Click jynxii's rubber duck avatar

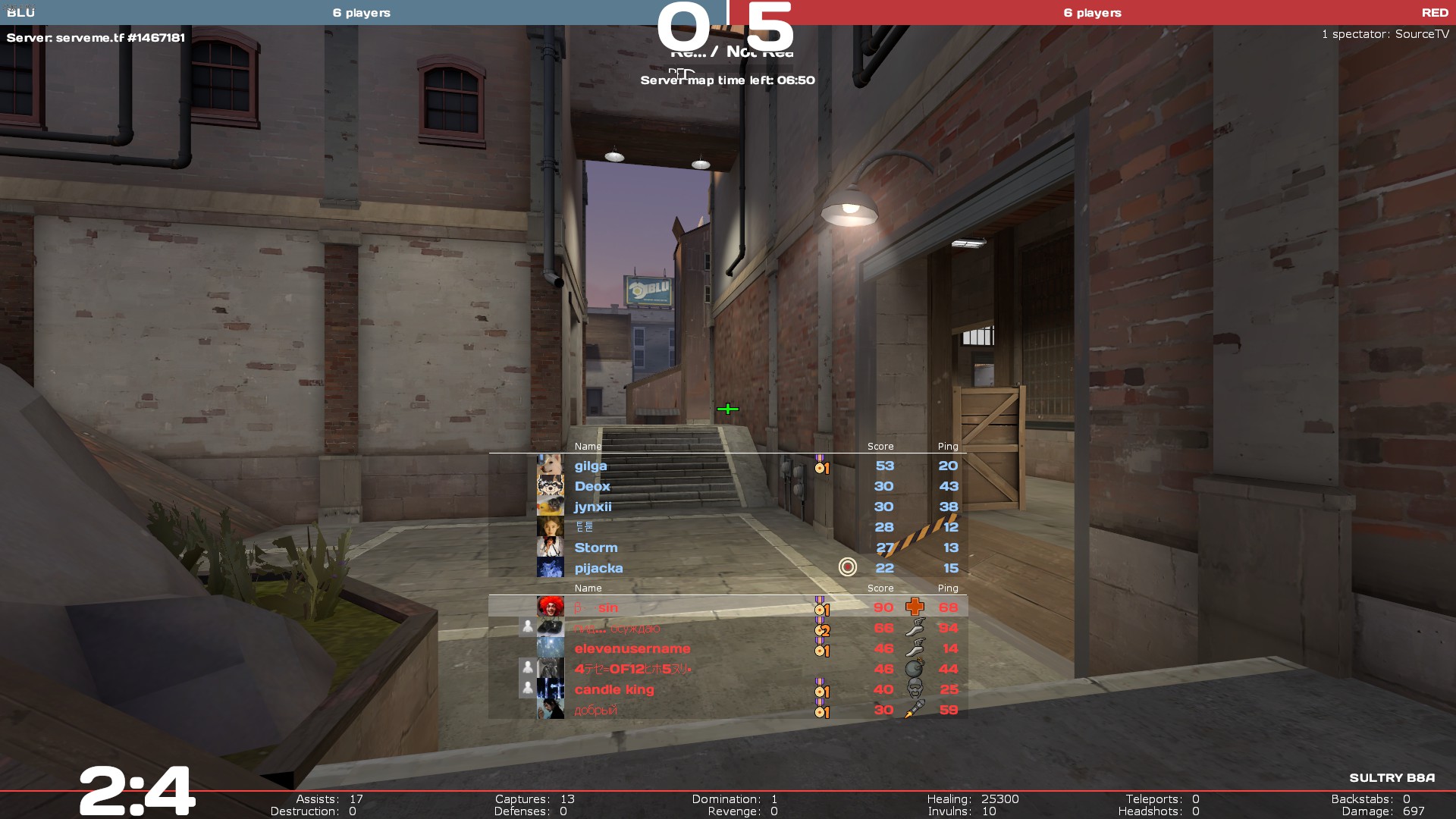coord(550,507)
